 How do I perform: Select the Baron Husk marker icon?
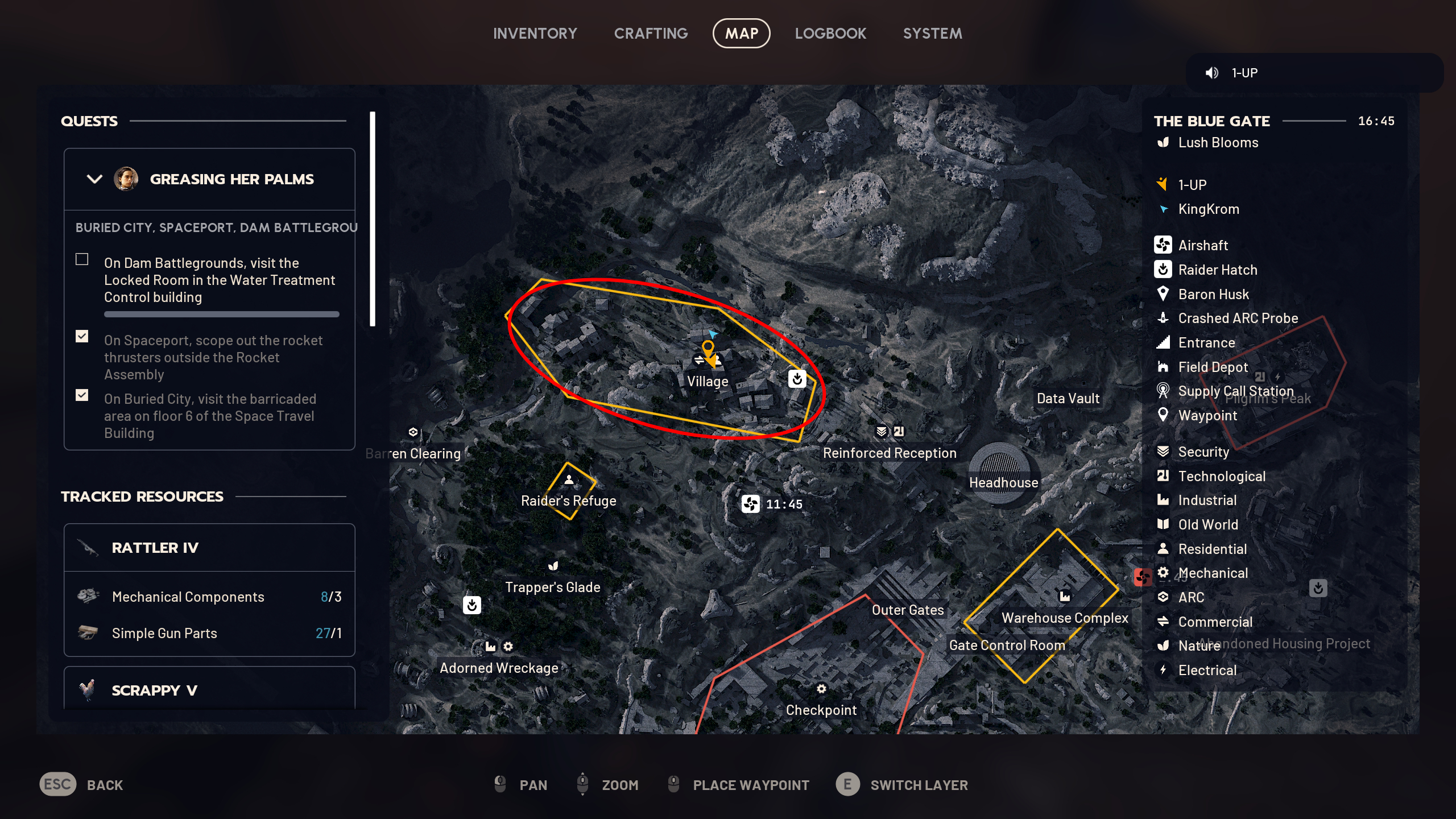coord(1164,294)
